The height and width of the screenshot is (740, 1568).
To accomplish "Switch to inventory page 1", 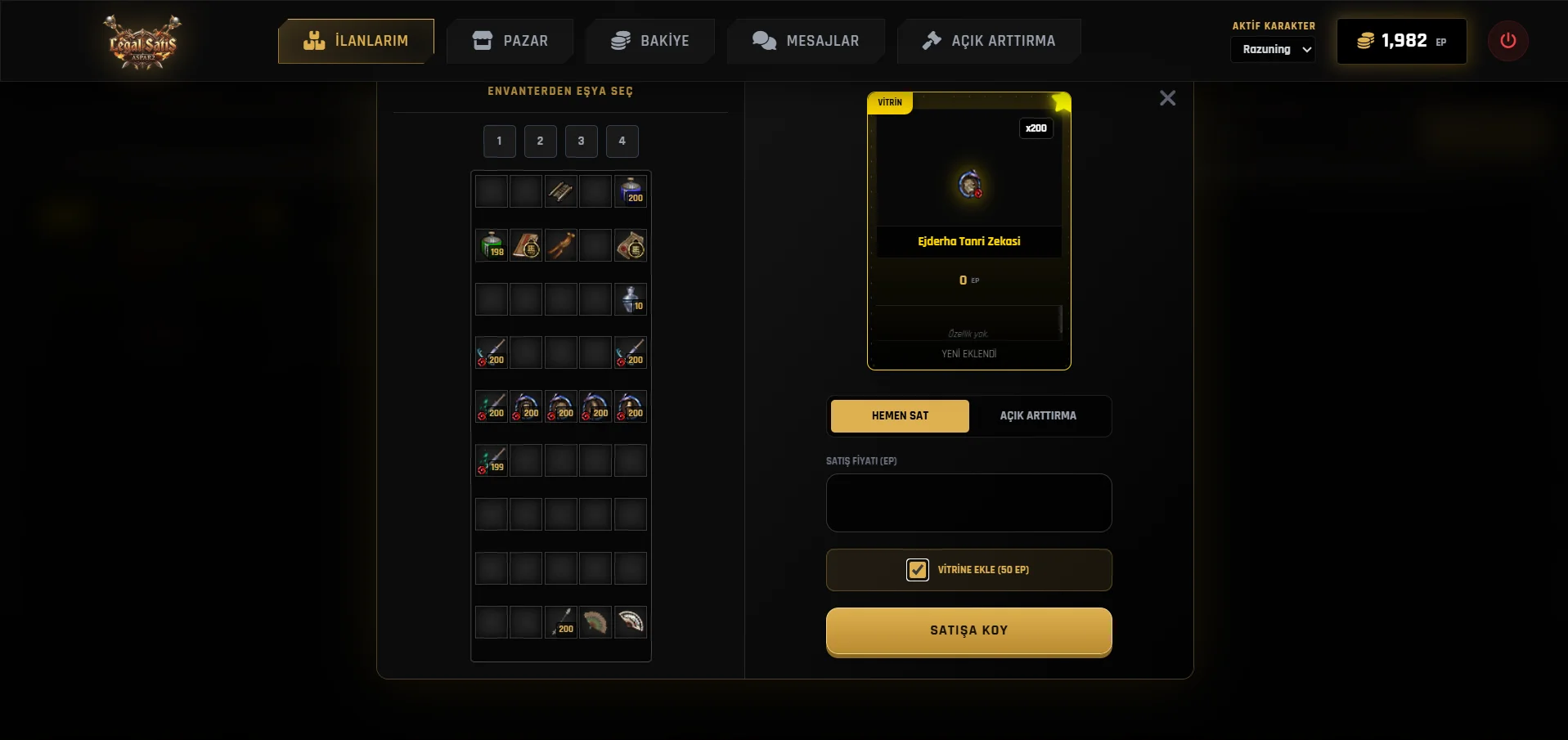I will [499, 141].
